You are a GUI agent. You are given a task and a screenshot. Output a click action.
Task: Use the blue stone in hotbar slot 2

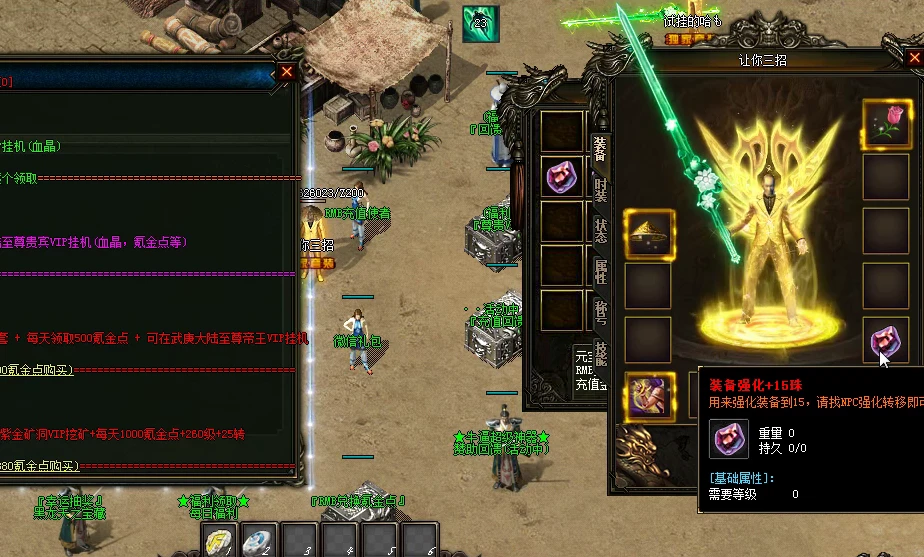tap(258, 541)
